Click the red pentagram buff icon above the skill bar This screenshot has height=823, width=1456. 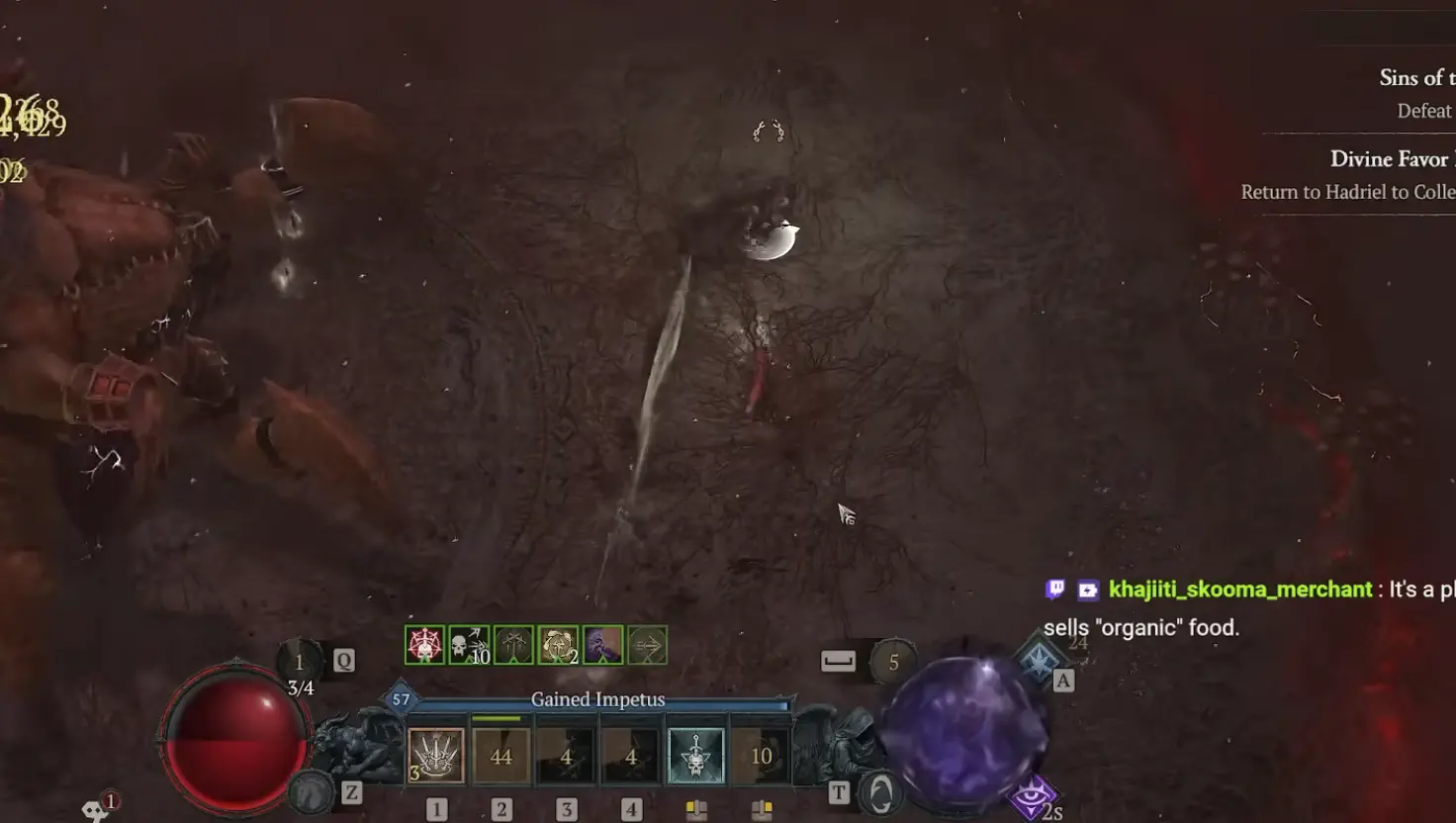point(423,645)
